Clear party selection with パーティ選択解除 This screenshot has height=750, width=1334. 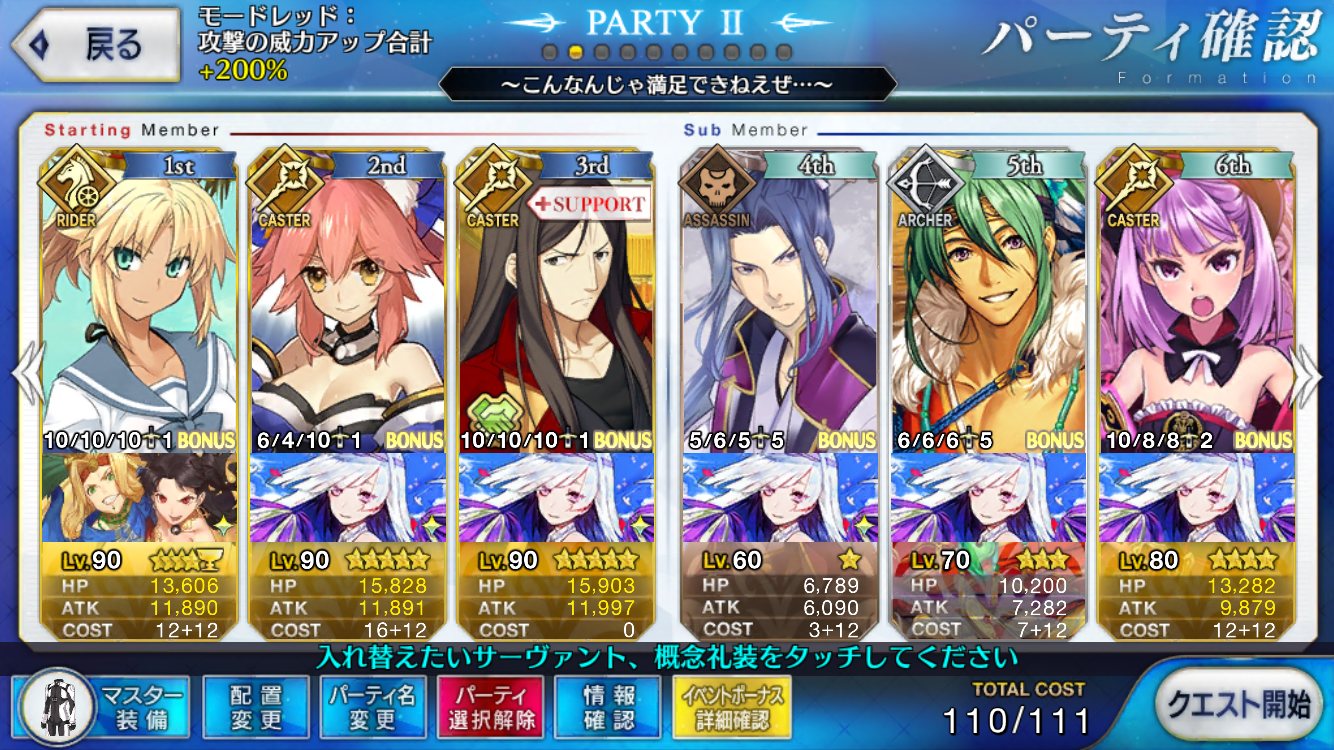pyautogui.click(x=489, y=707)
